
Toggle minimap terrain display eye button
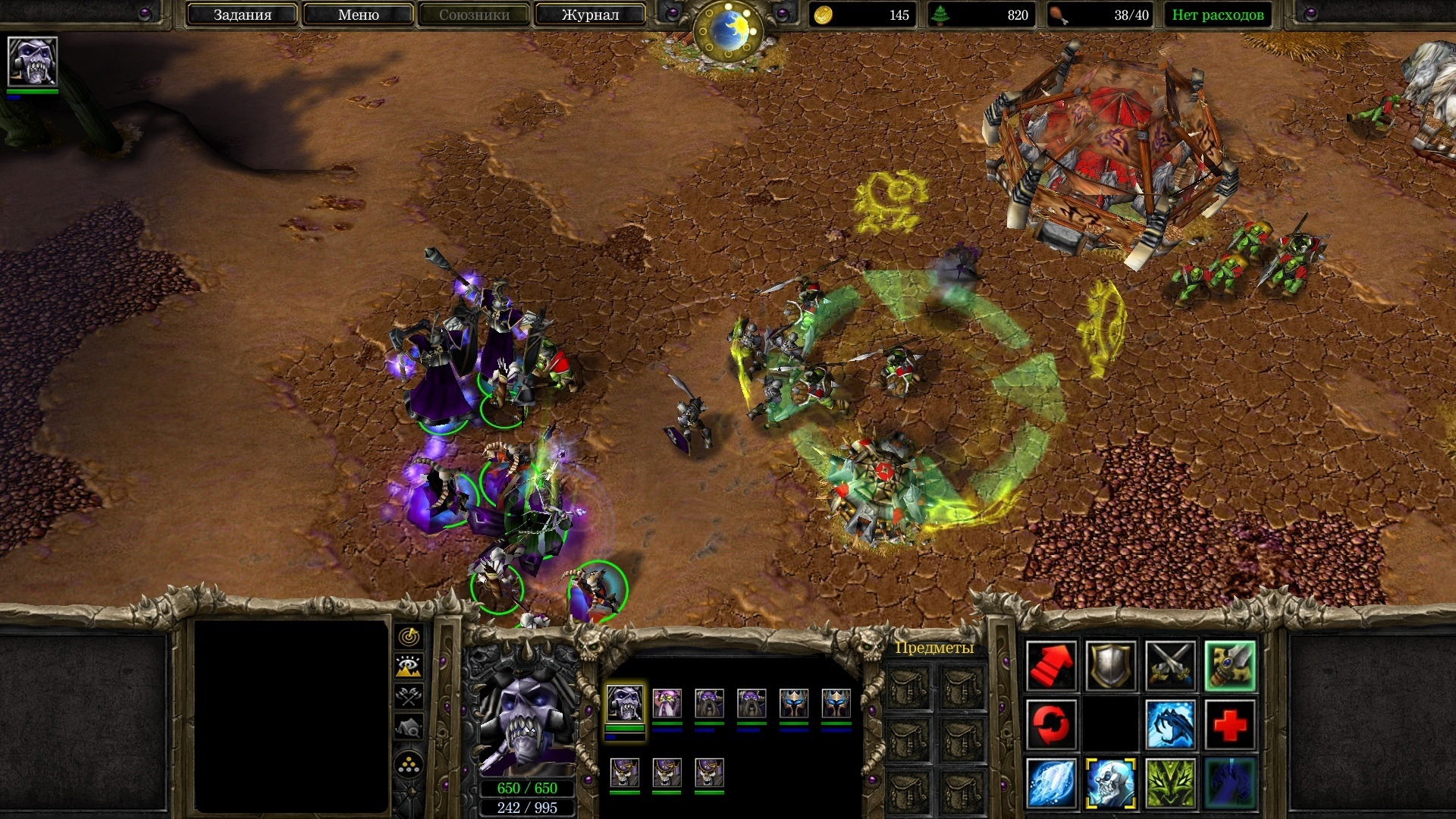click(x=409, y=666)
